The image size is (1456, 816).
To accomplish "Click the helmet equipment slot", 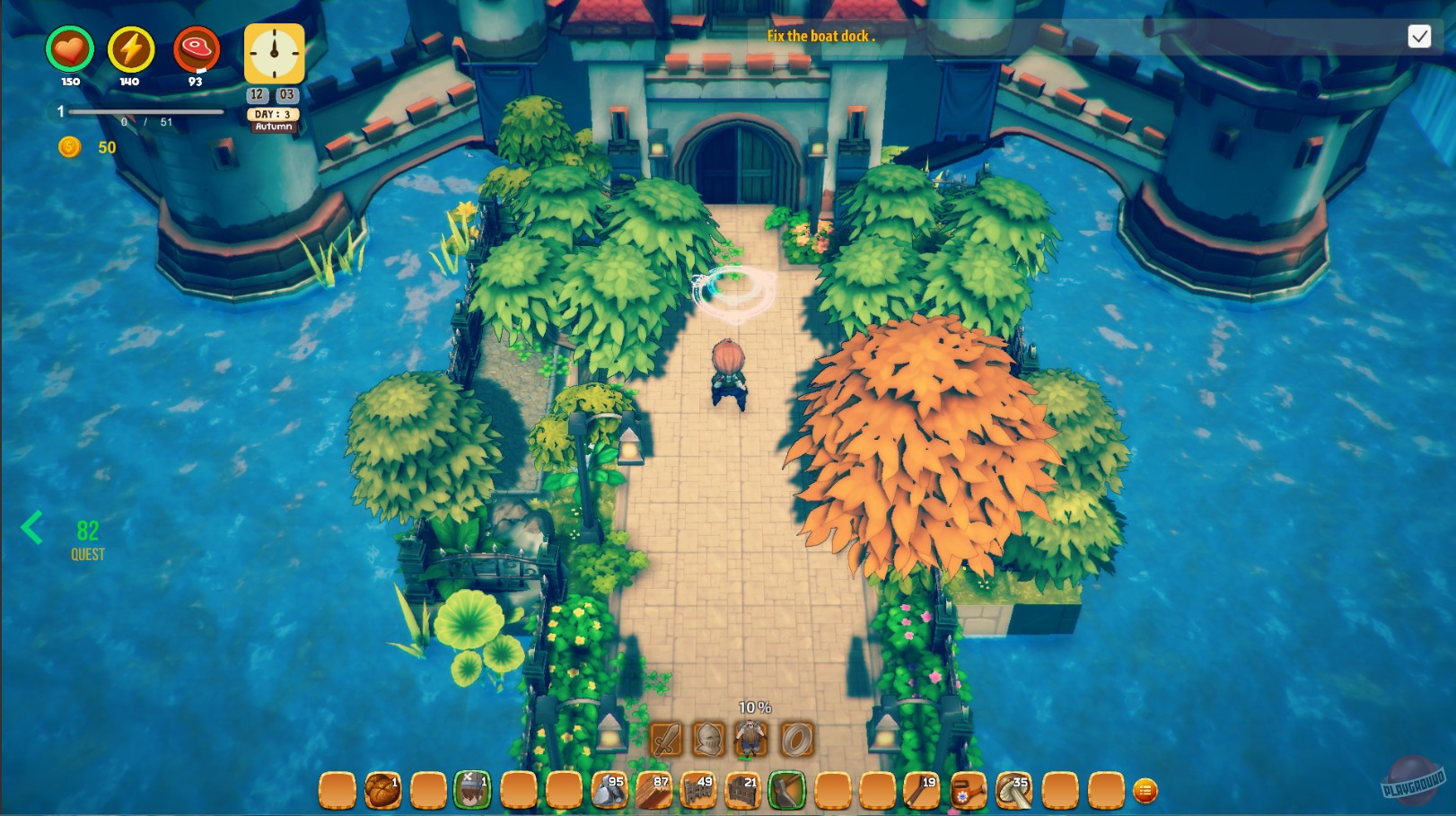I will (709, 741).
